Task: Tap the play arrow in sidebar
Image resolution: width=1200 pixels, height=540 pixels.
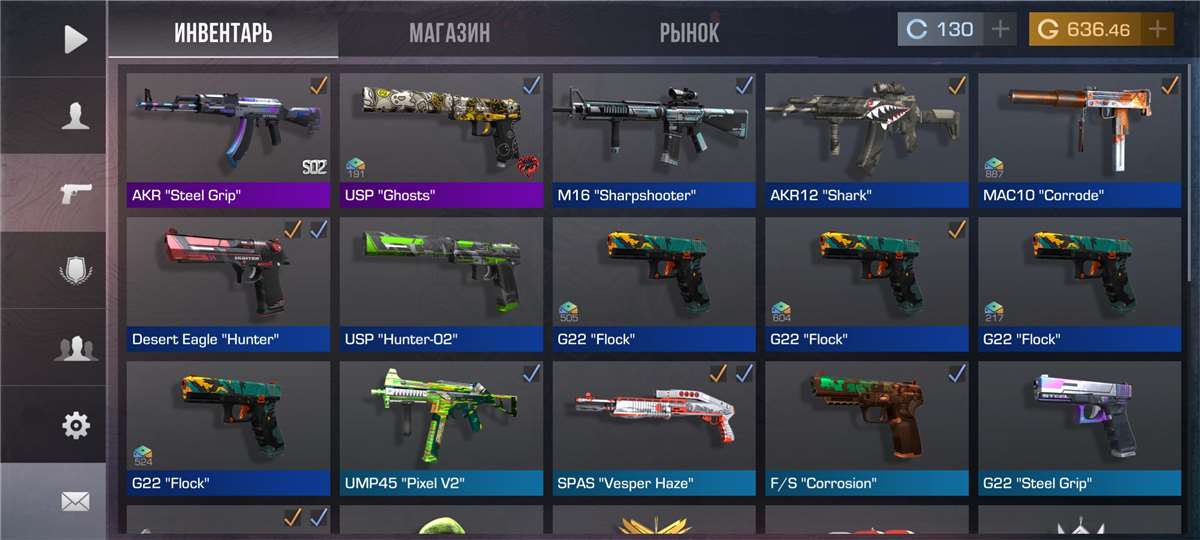Action: (x=75, y=39)
